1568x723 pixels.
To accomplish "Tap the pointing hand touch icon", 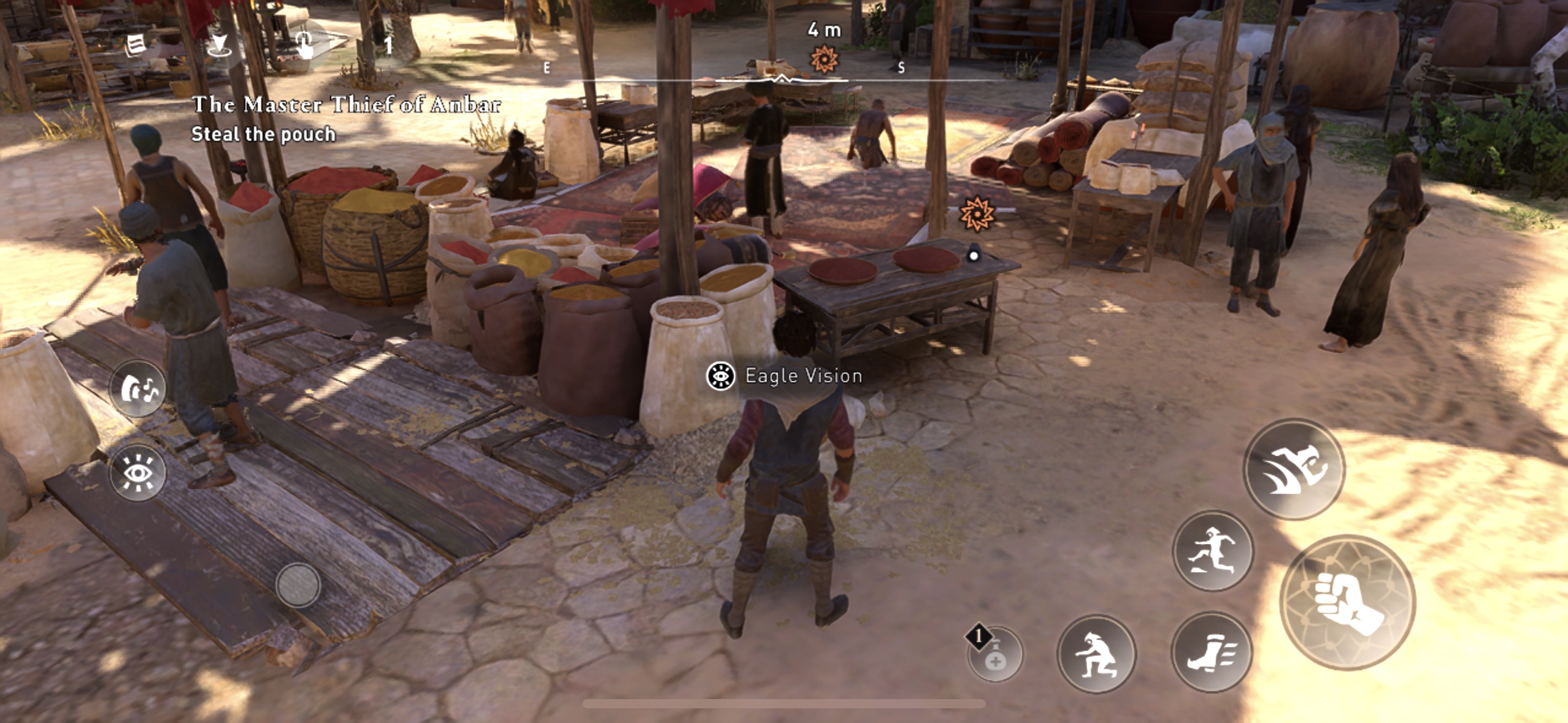I will 304,45.
